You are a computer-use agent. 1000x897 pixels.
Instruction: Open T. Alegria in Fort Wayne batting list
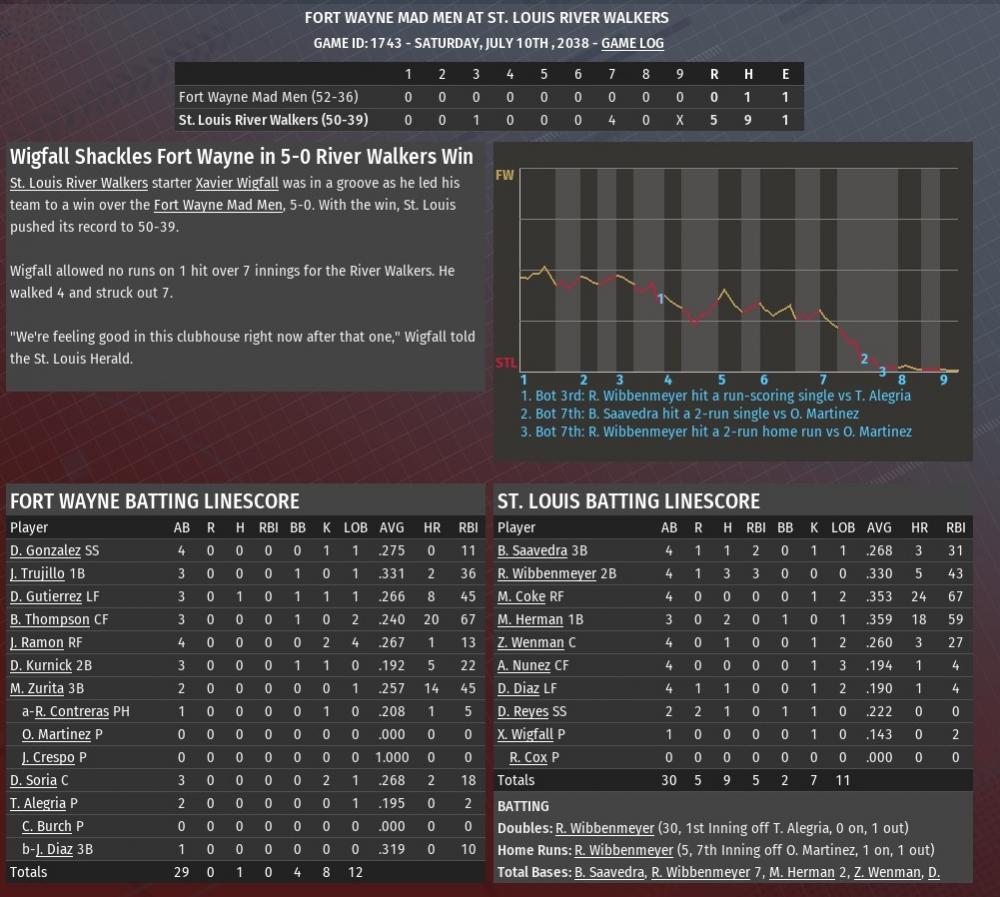(x=38, y=803)
